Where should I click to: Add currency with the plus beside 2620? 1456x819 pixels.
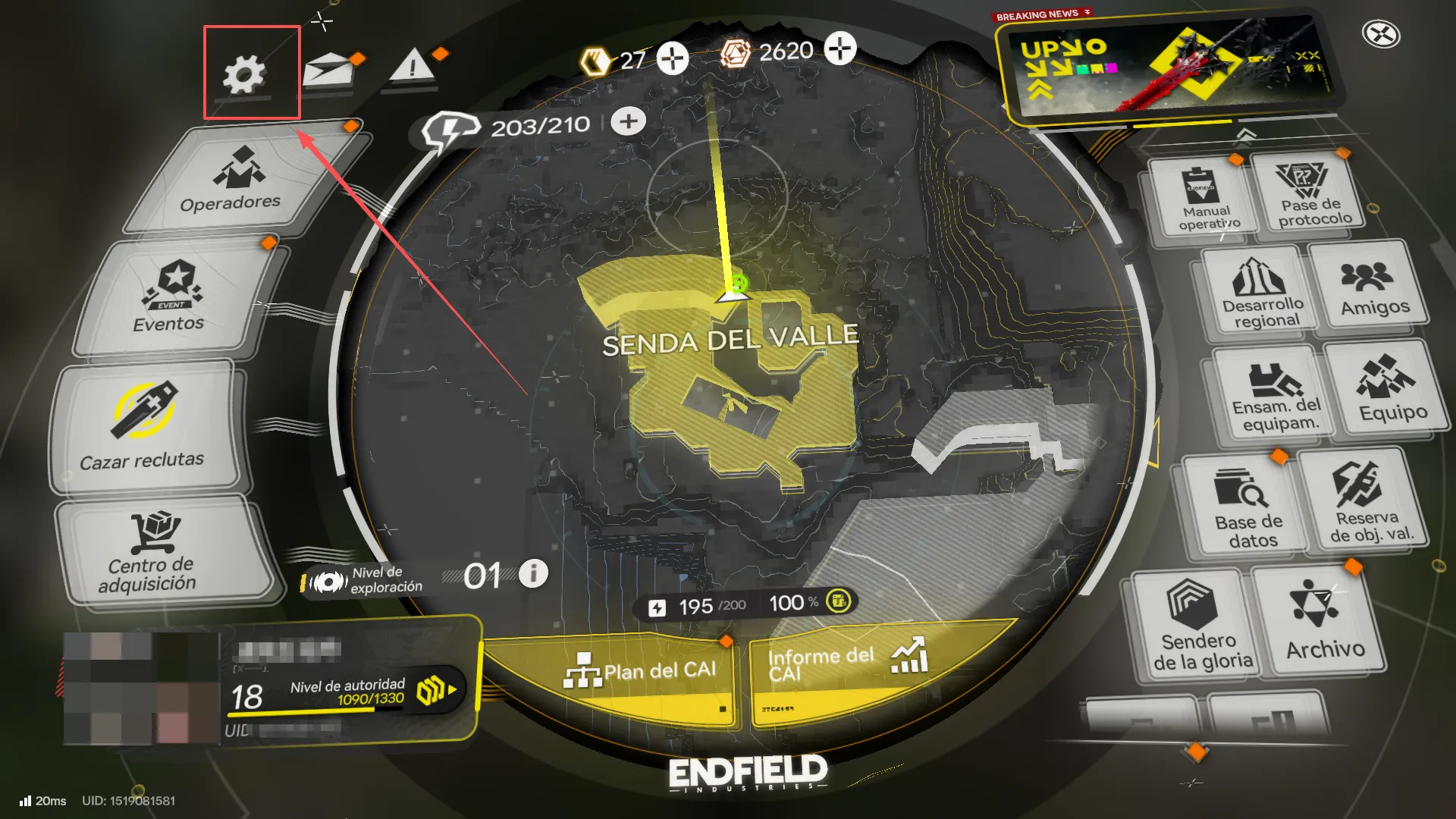pyautogui.click(x=839, y=49)
